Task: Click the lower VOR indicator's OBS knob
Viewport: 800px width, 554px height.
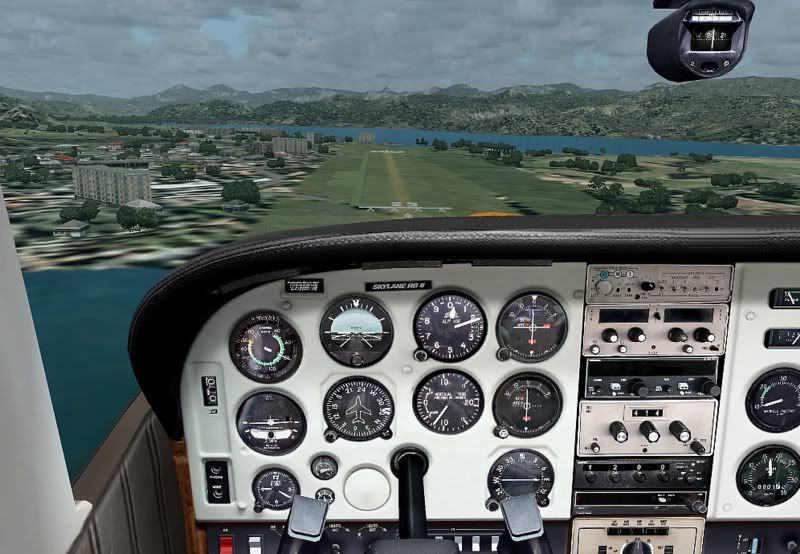Action: tap(501, 433)
